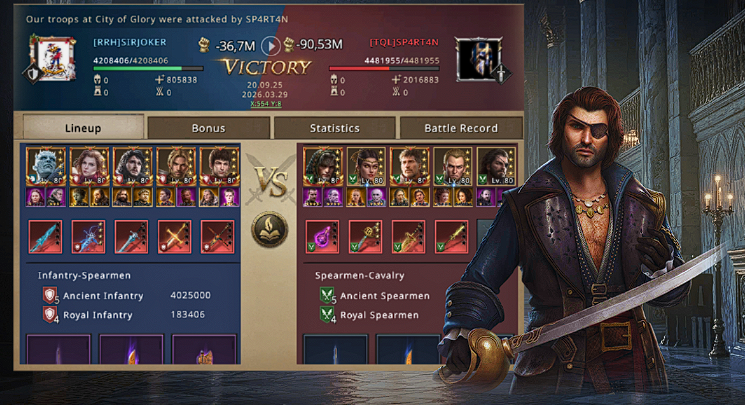Screen dimensions: 745x405
Task: View the Battle Record tab
Action: pyautogui.click(x=461, y=128)
